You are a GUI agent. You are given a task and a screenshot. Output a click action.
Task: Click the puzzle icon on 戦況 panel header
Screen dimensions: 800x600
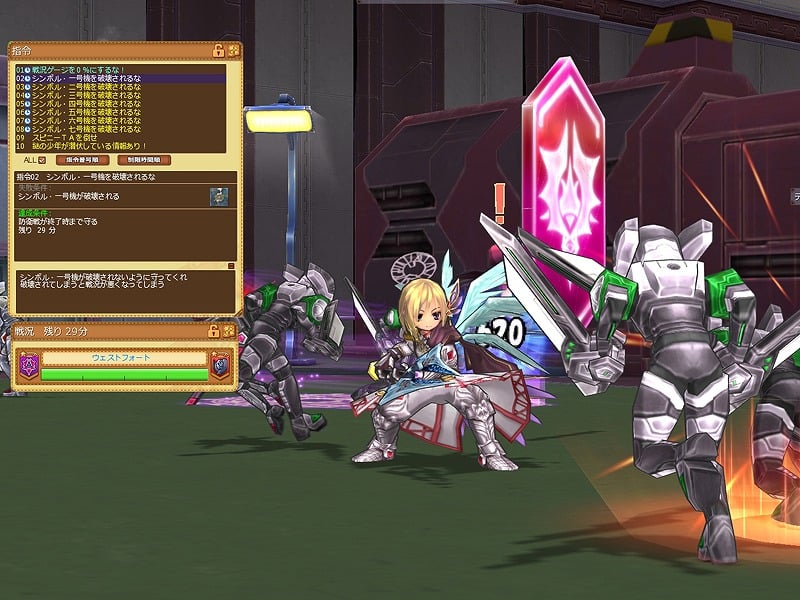(x=229, y=330)
